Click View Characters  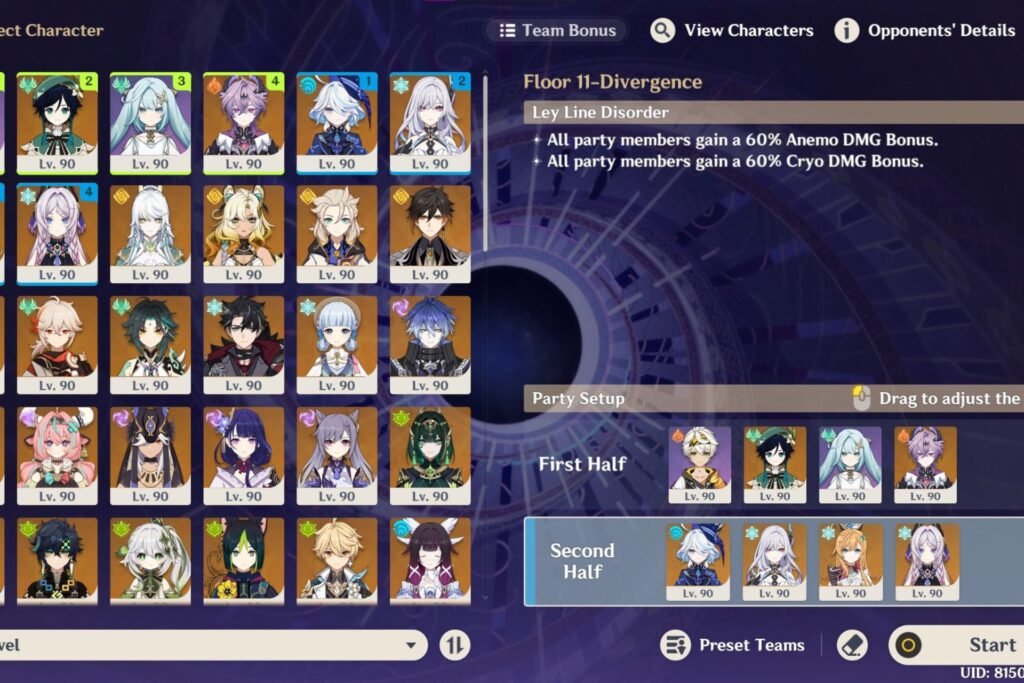(x=732, y=30)
